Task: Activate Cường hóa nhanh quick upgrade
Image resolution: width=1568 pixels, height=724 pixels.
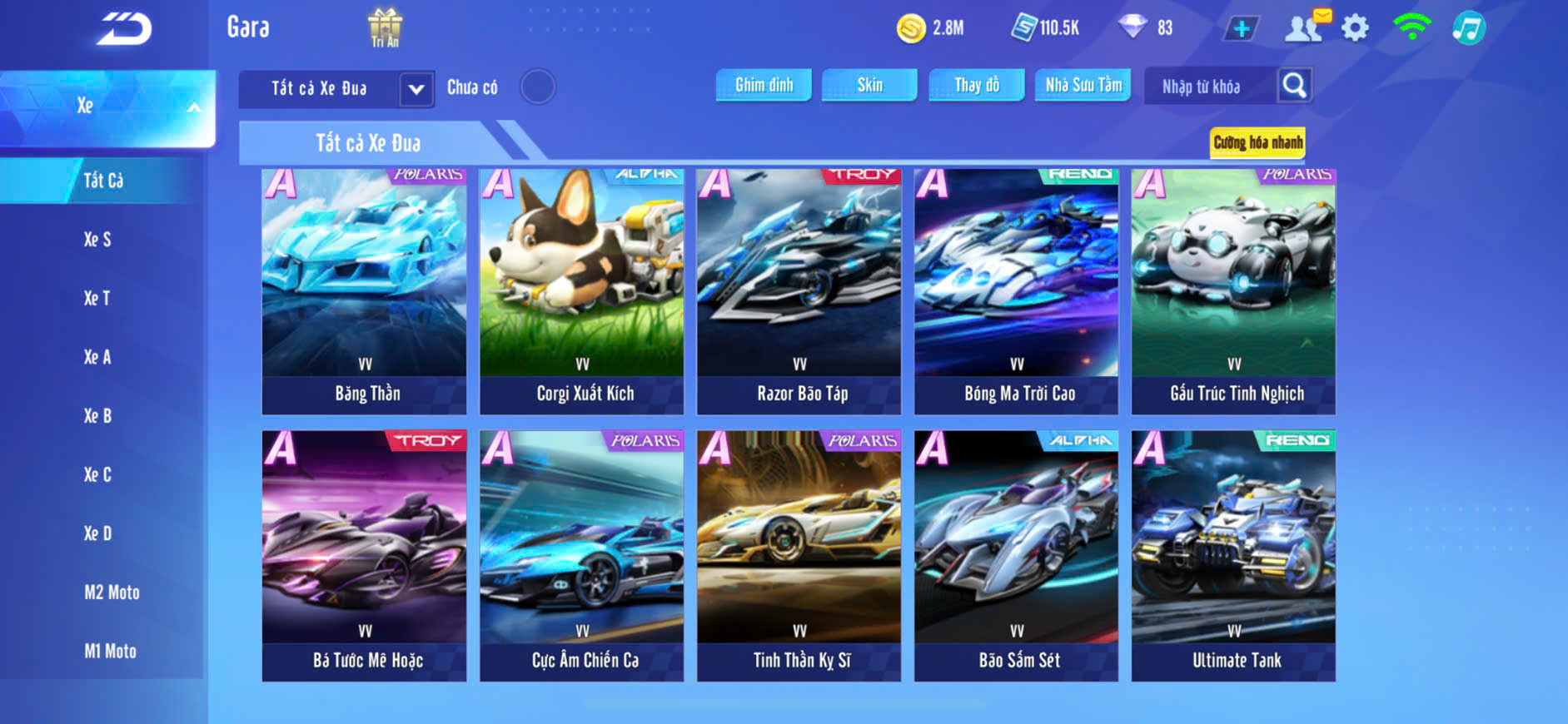Action: tap(1257, 142)
